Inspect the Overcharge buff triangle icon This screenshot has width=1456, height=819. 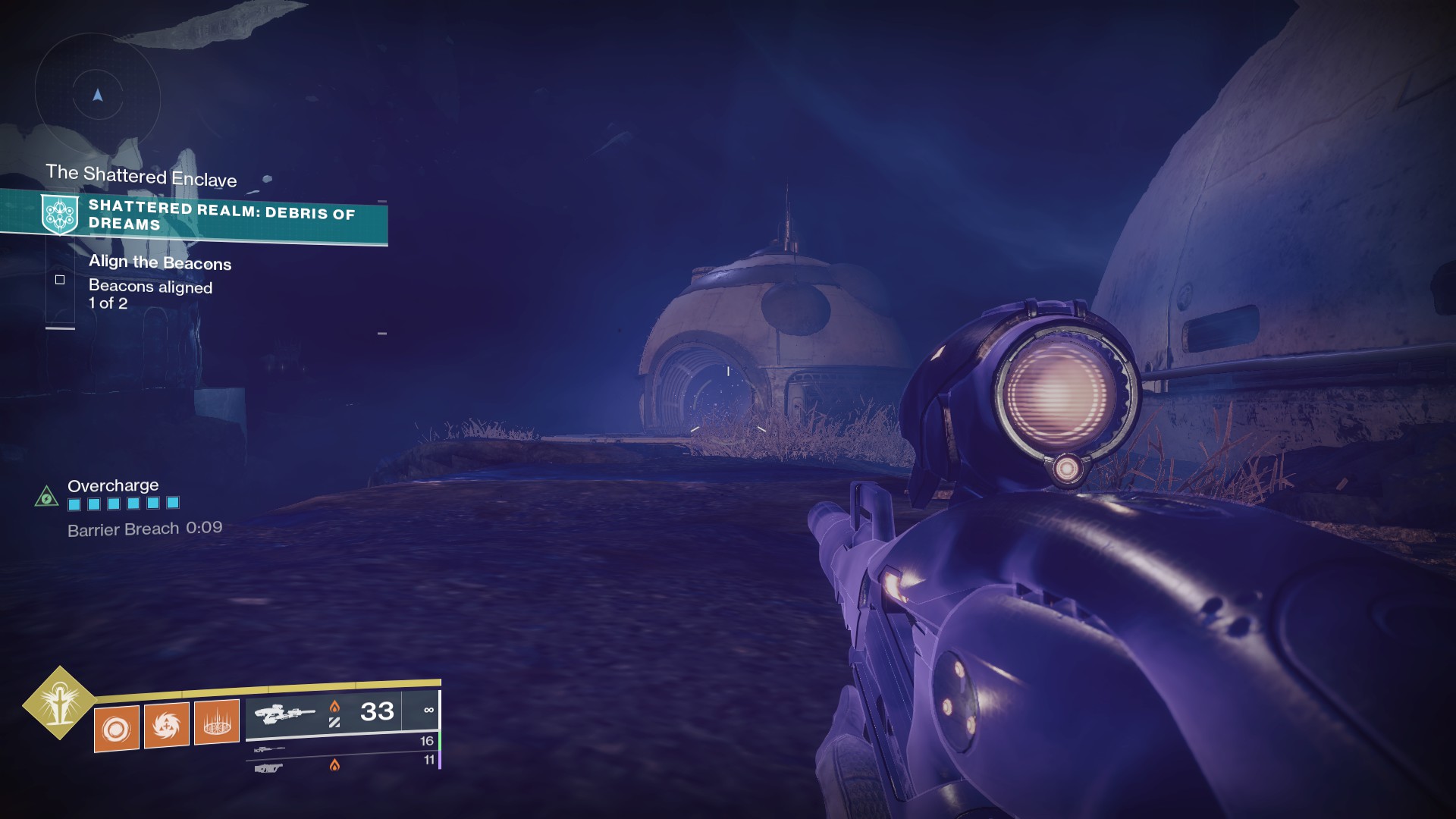pos(47,497)
